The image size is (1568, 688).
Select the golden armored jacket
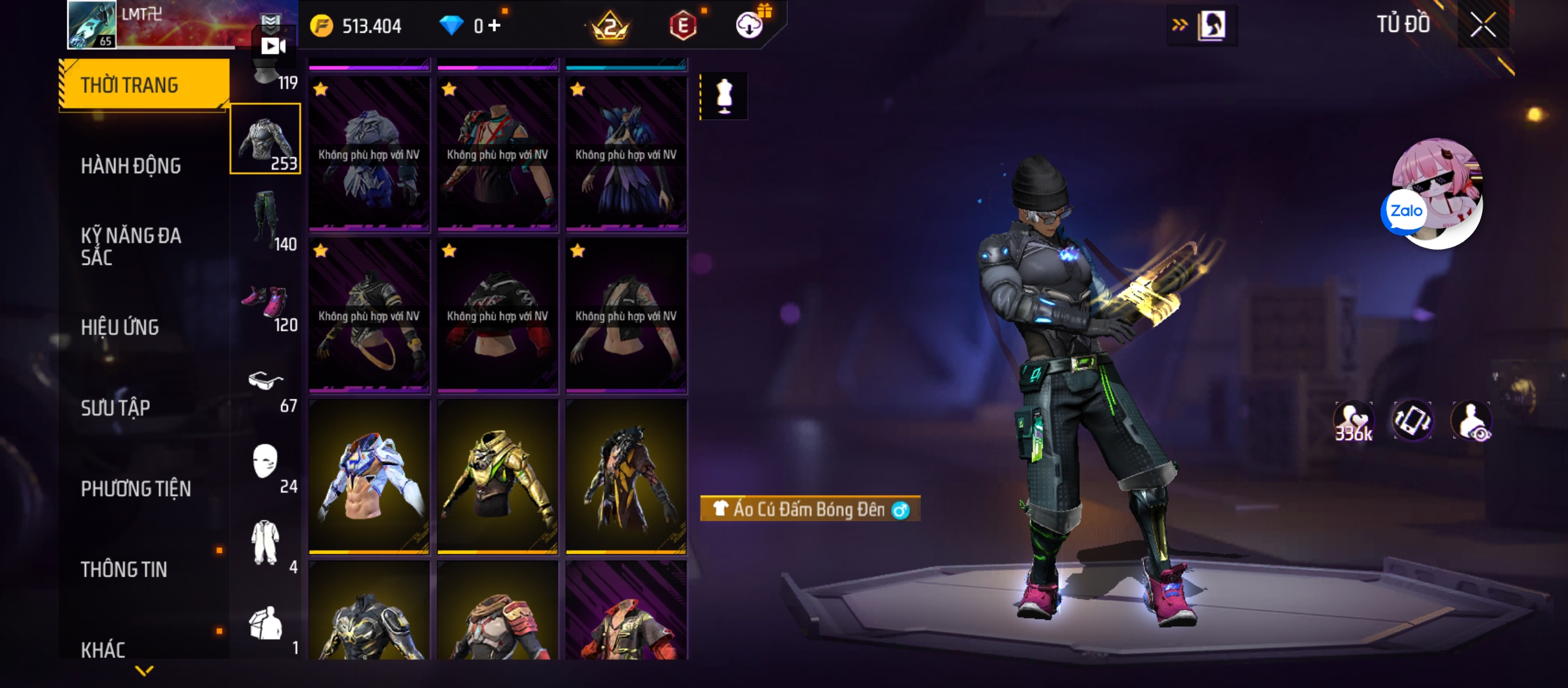coord(497,476)
